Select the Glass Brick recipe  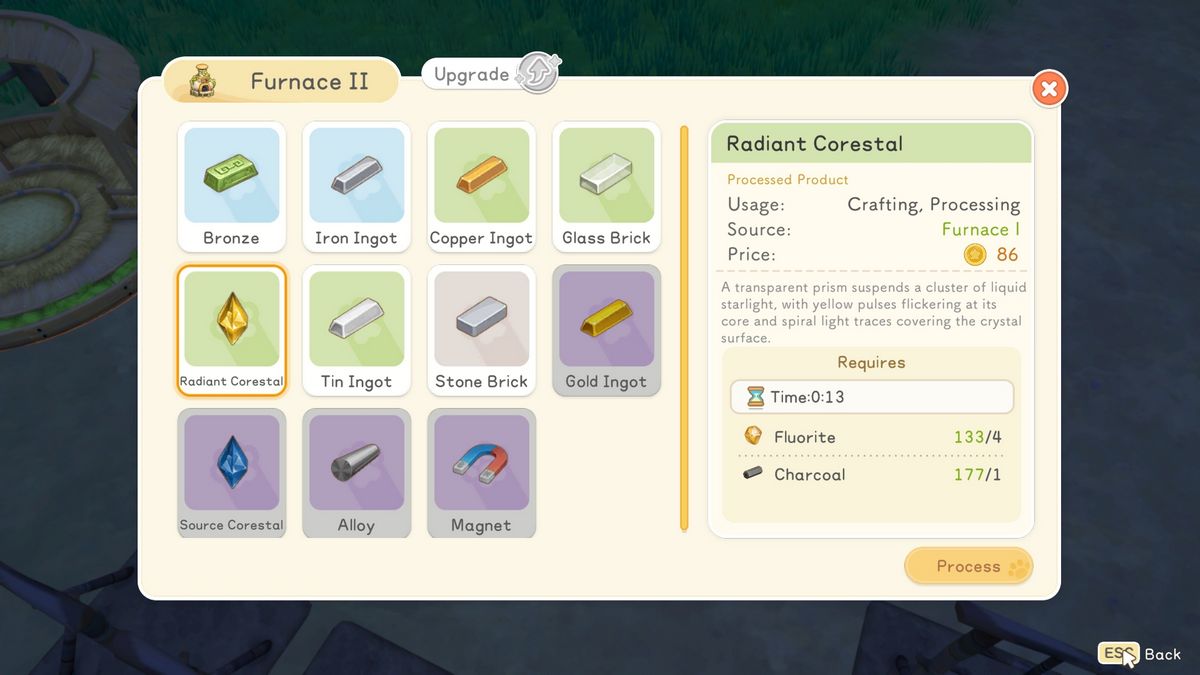coord(606,187)
